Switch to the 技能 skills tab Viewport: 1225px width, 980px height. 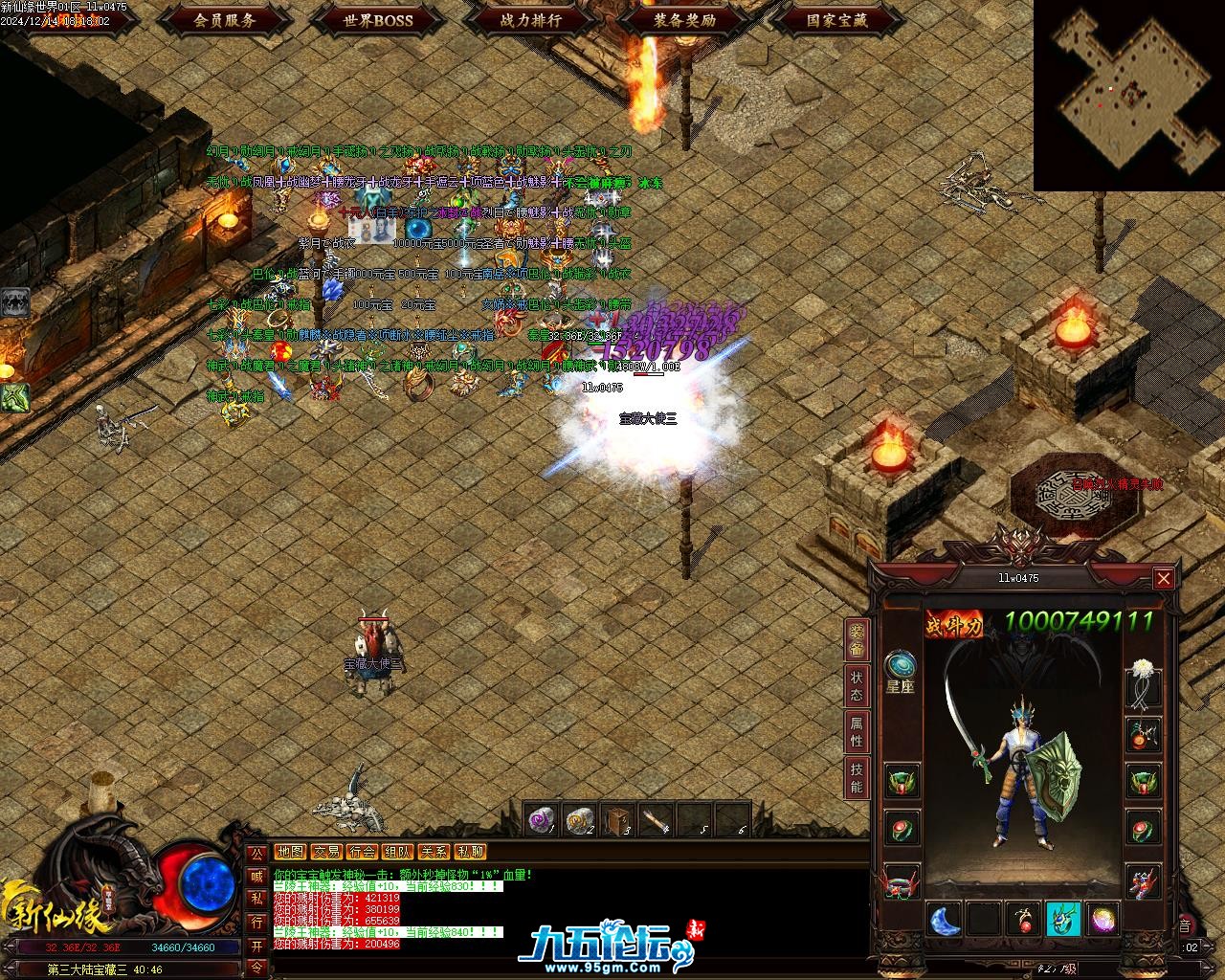[x=856, y=777]
